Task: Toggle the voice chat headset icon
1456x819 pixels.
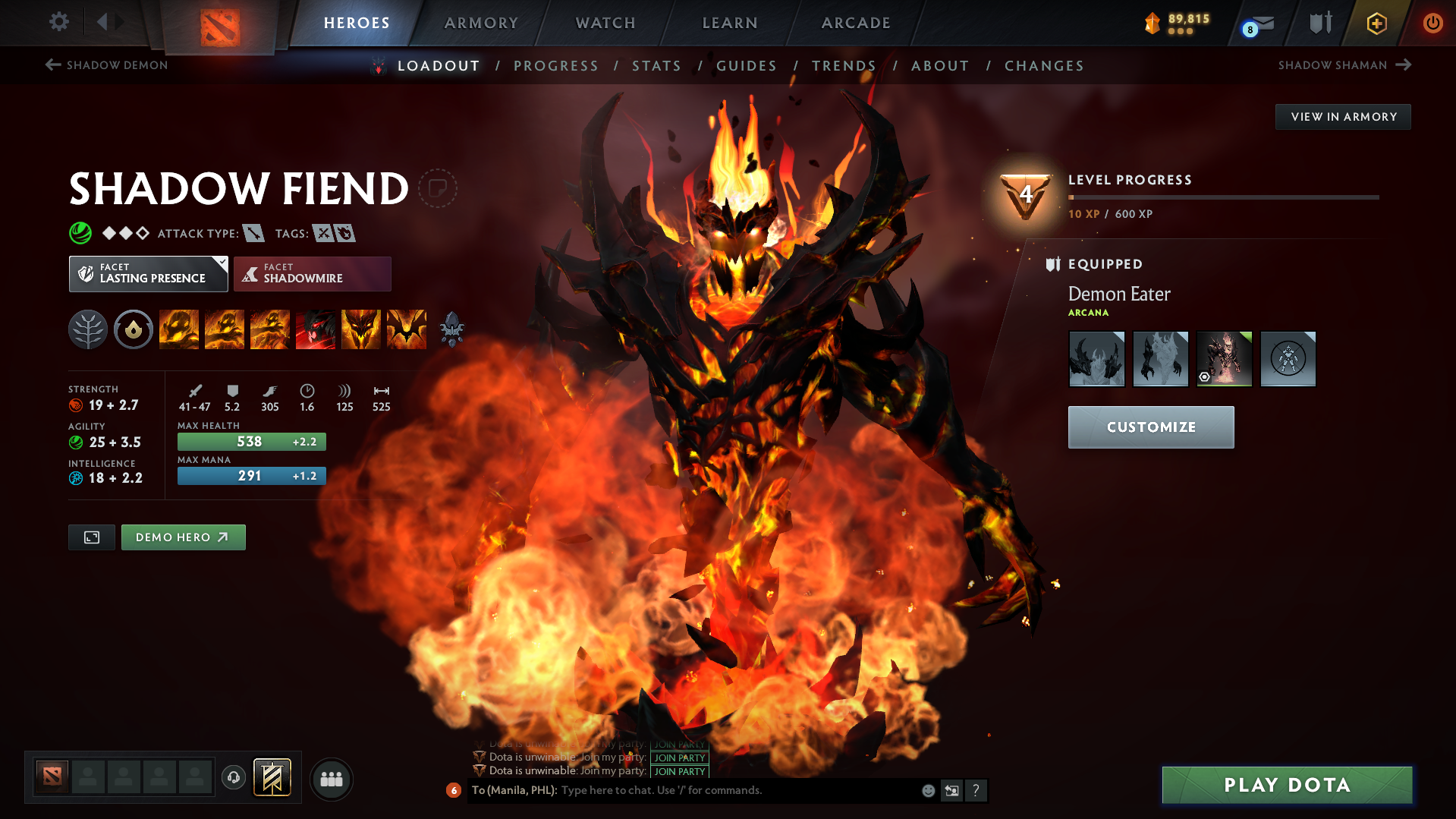Action: click(233, 779)
